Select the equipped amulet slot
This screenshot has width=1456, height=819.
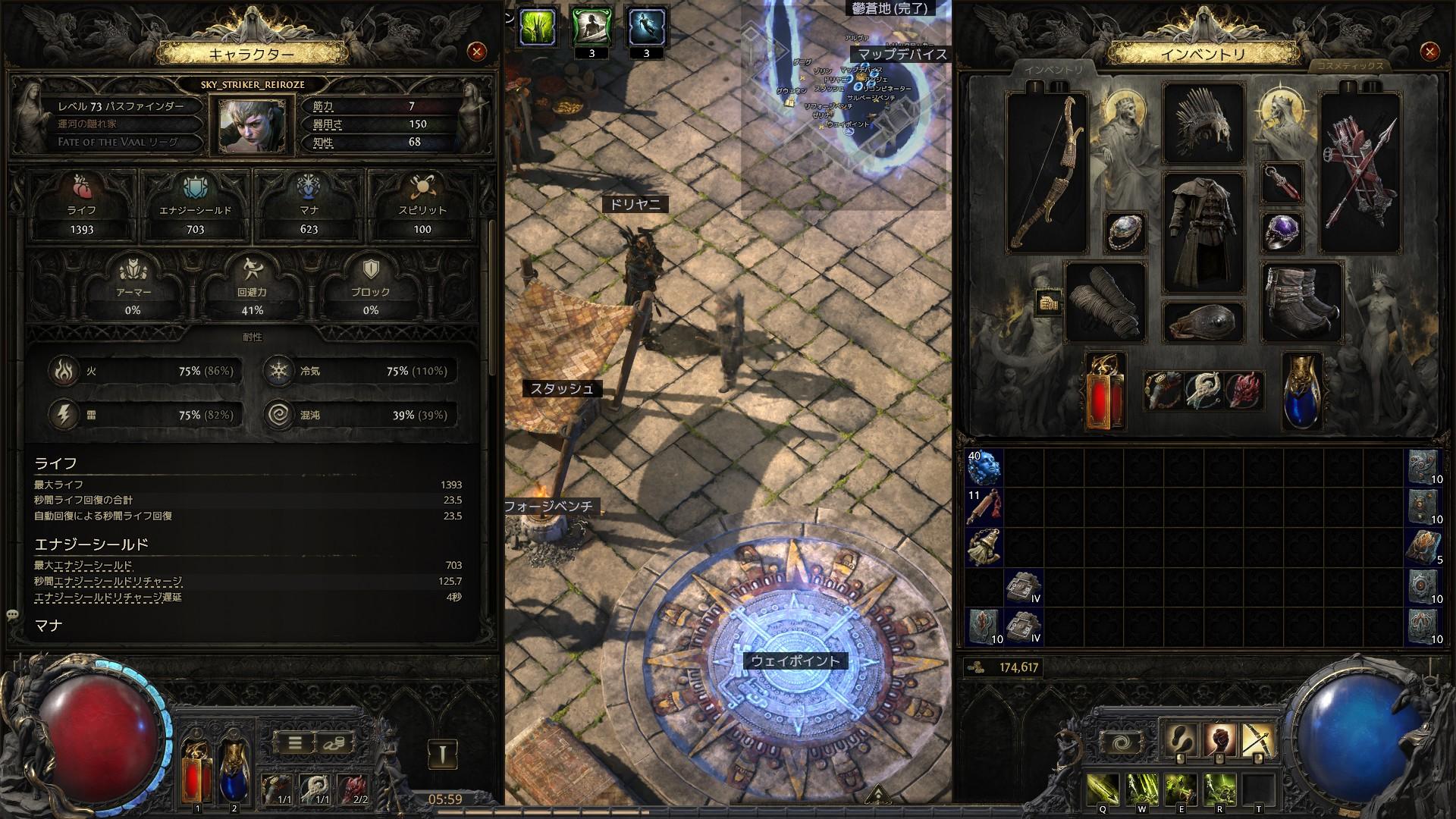(x=1282, y=184)
